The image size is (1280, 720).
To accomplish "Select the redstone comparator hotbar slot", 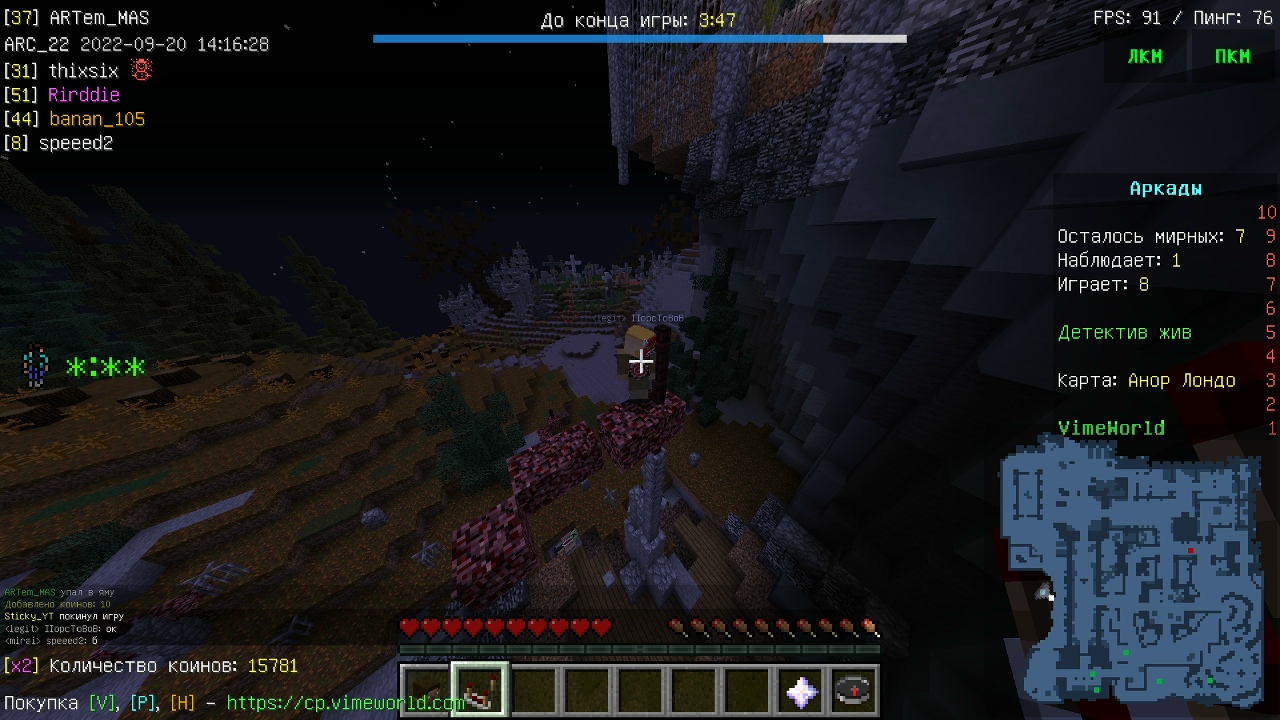I will coord(479,690).
